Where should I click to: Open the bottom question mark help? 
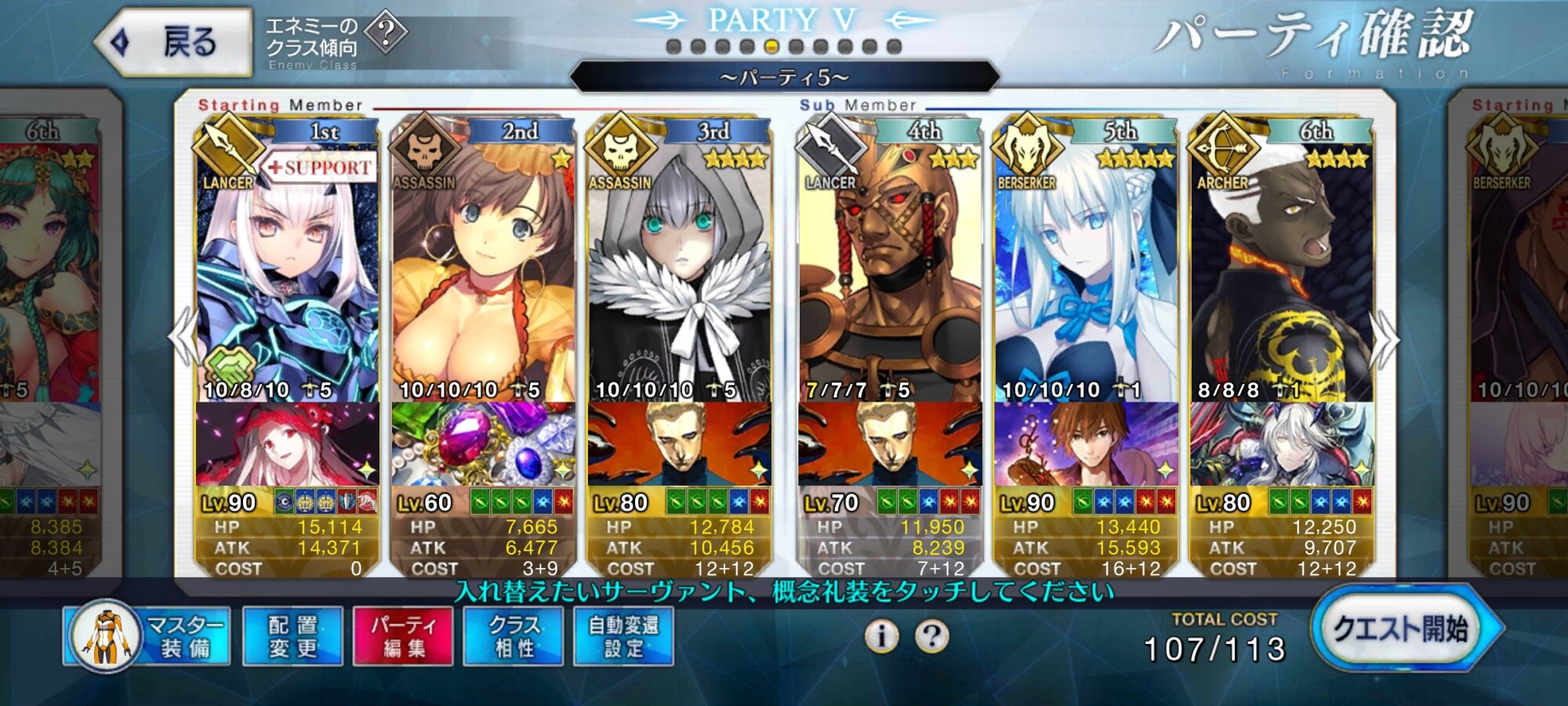pos(931,636)
